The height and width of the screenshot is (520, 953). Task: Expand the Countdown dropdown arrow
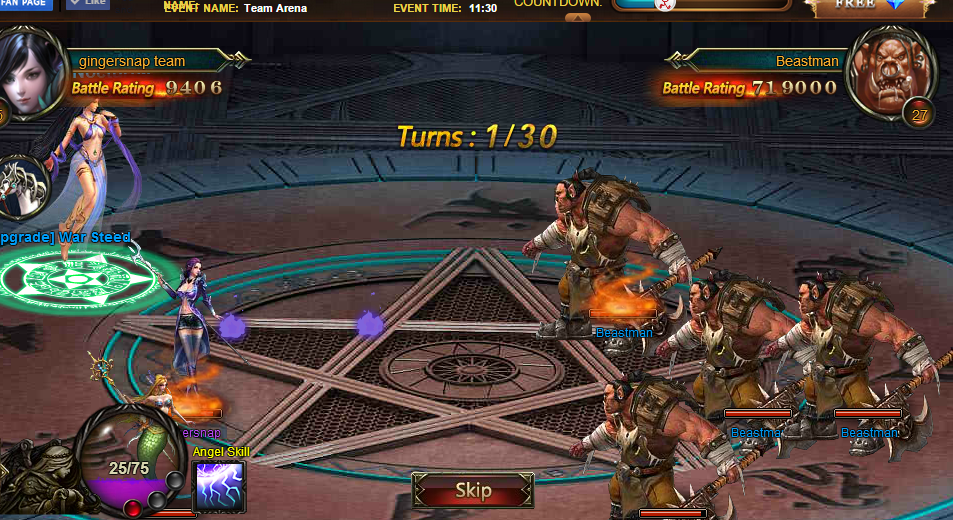tap(578, 17)
